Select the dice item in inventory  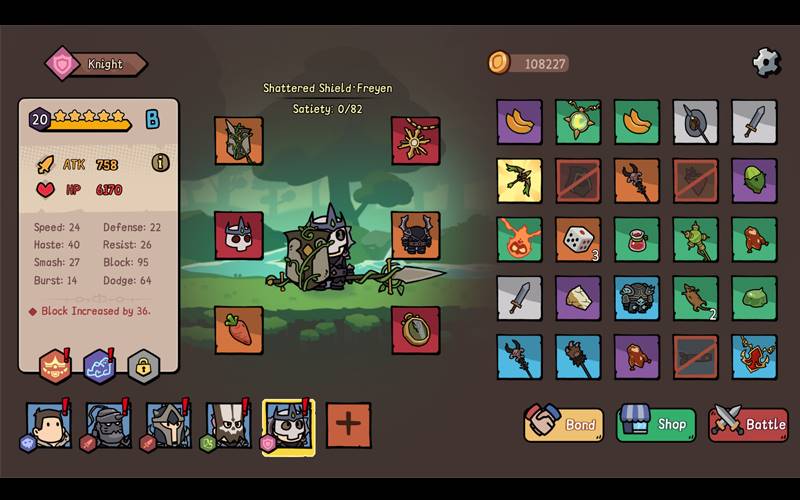[x=578, y=240]
